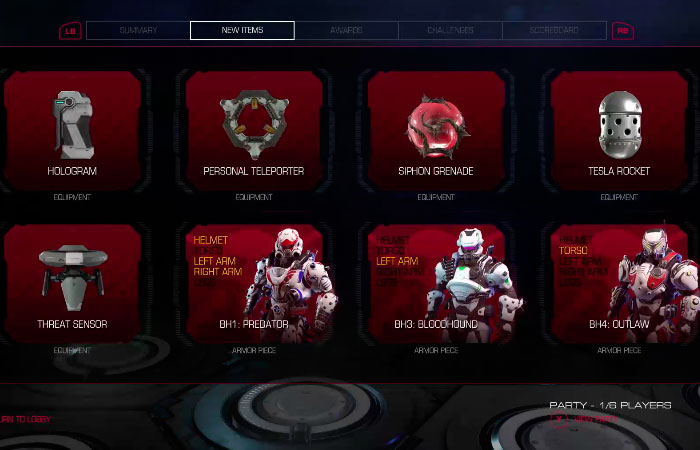Select the Siphon Grenade item
This screenshot has height=450, width=700.
coord(436,130)
